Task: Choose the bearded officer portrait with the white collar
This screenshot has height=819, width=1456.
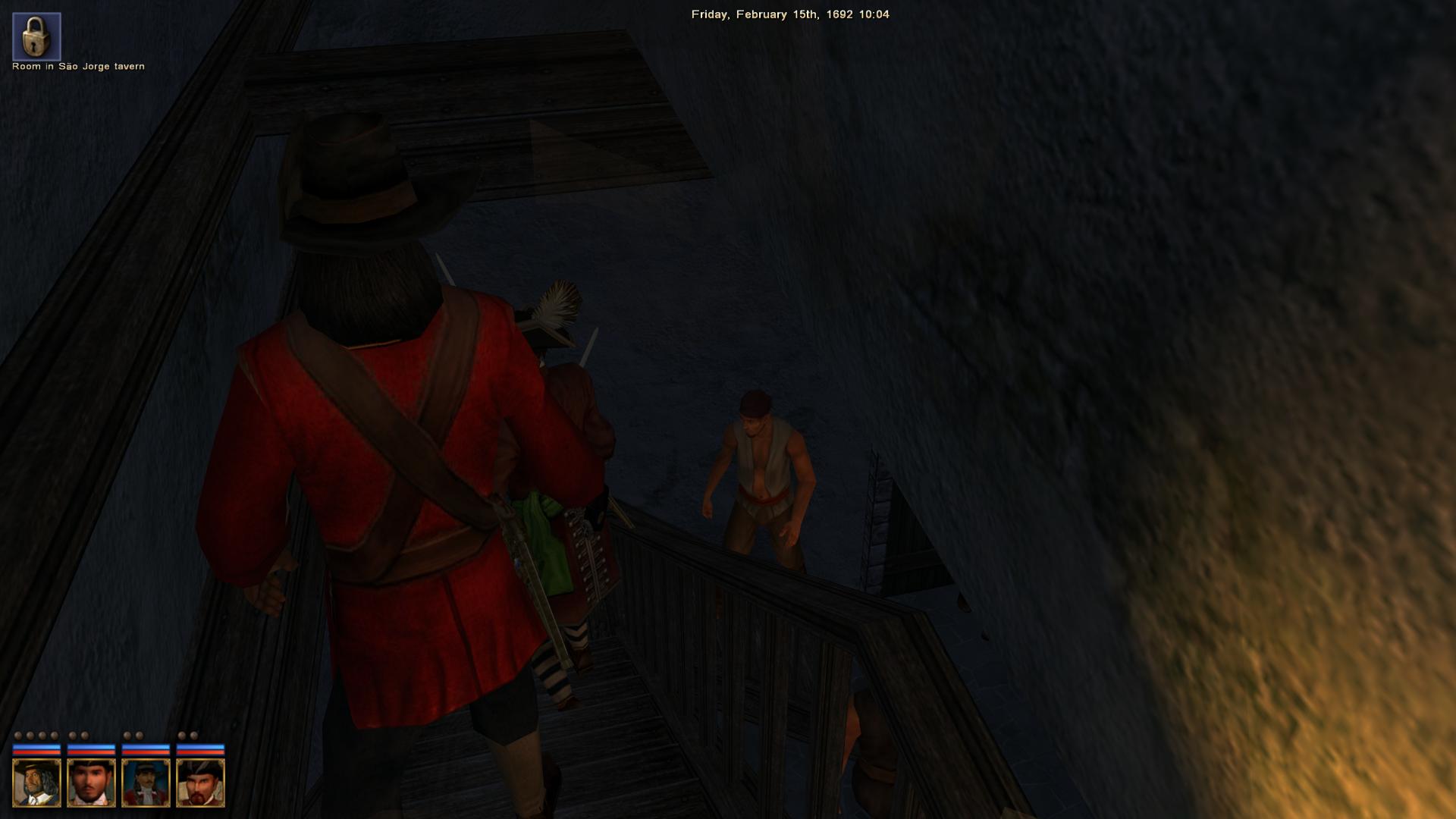Action: coord(91,783)
